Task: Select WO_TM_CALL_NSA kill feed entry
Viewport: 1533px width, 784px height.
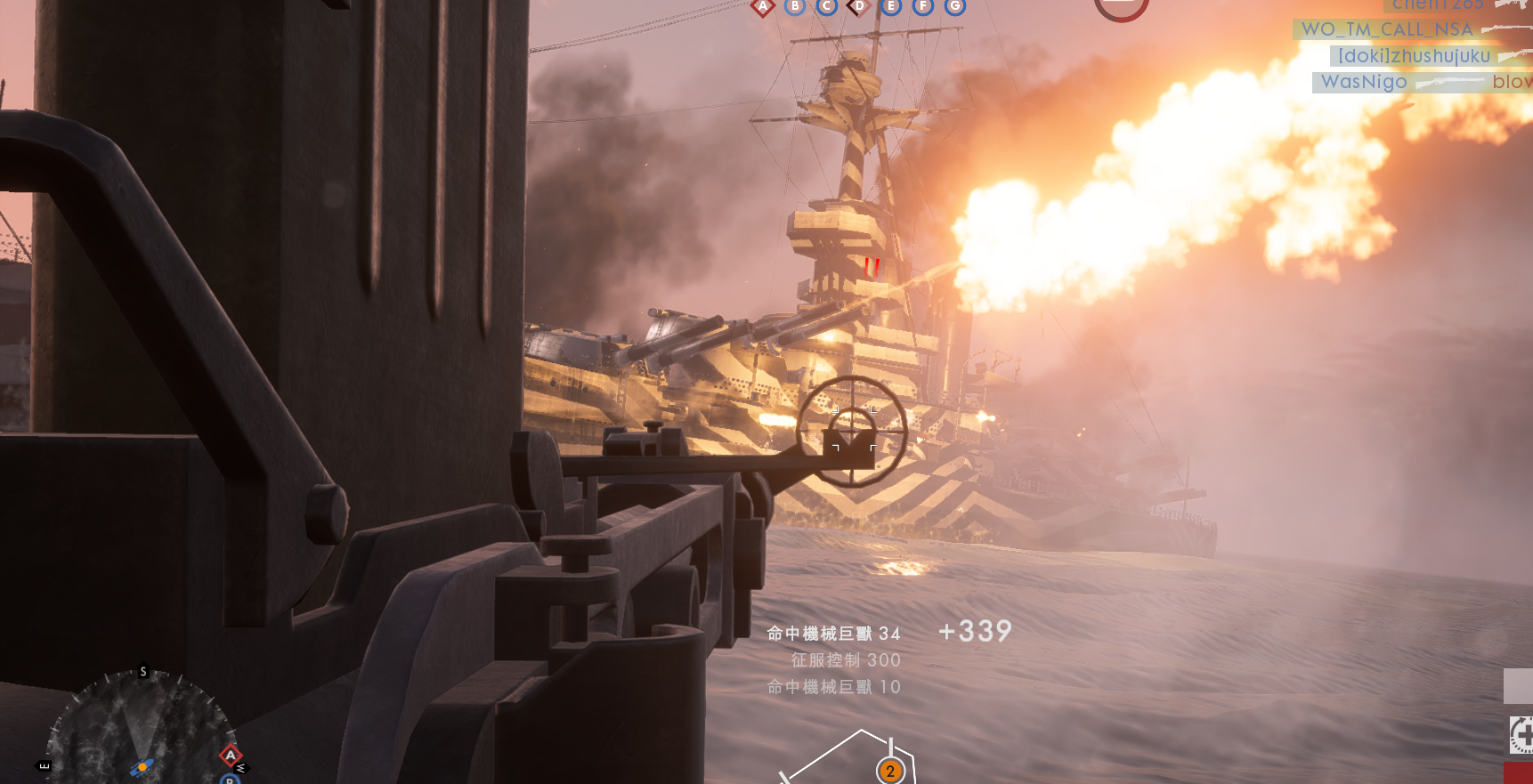Action: pyautogui.click(x=1386, y=29)
